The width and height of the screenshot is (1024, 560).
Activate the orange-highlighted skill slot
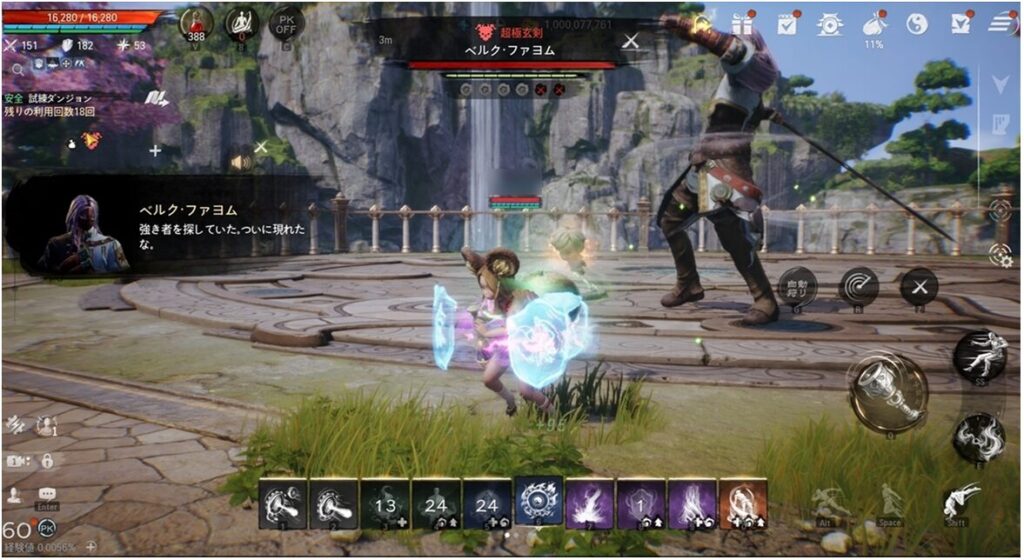tap(743, 502)
